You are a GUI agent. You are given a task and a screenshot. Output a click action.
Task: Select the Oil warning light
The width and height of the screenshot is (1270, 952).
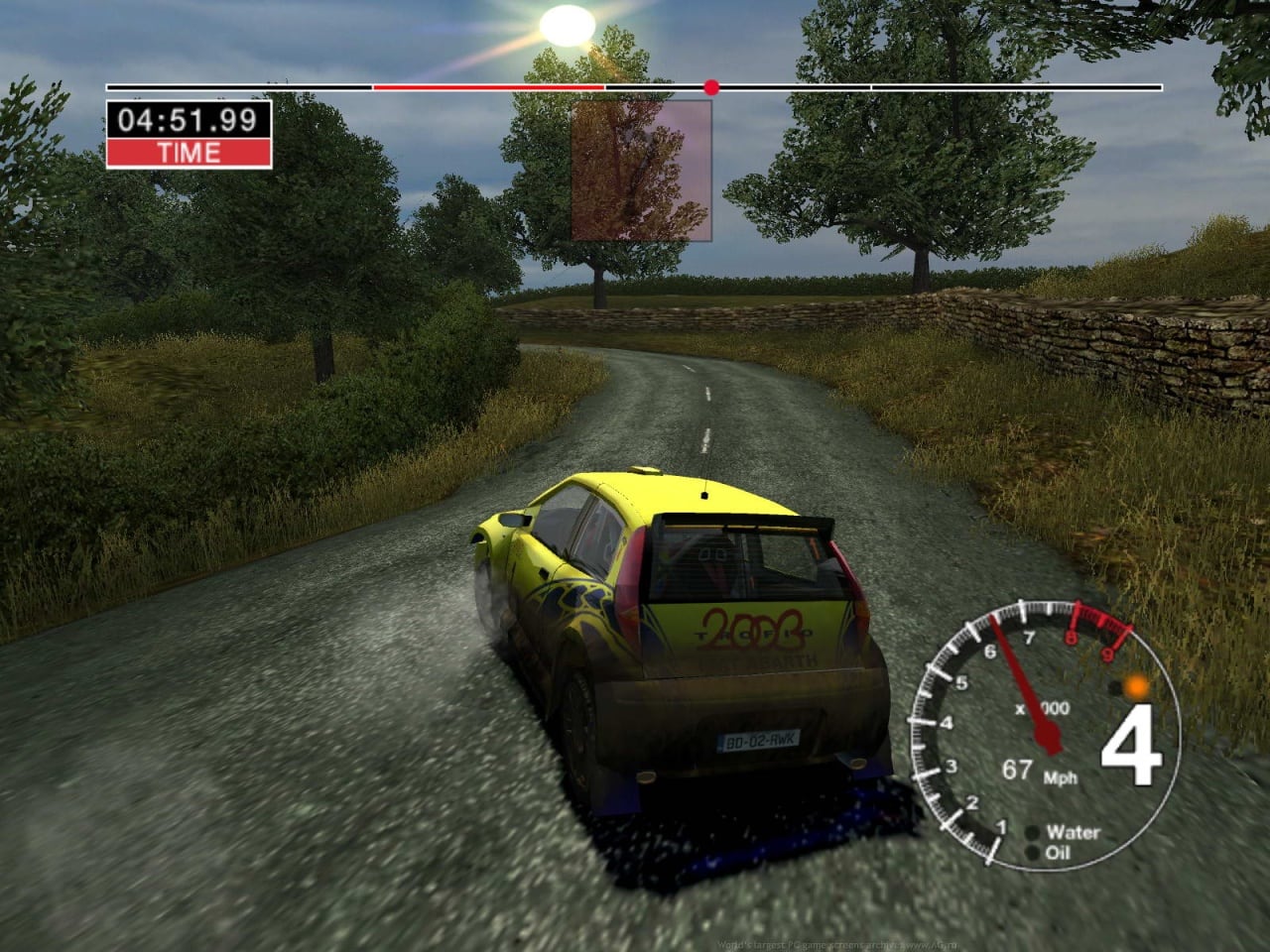click(x=1034, y=853)
